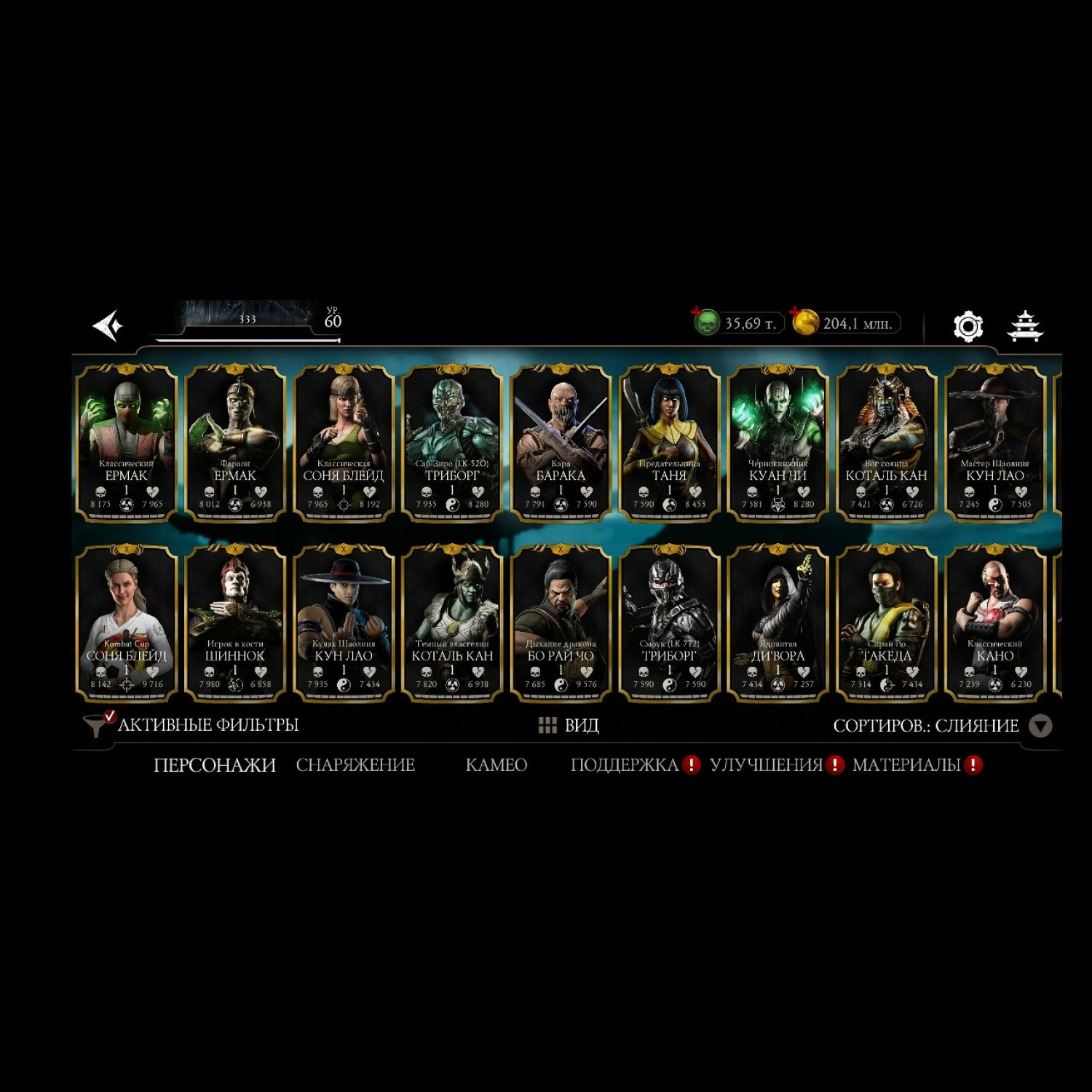1092x1092 pixels.
Task: Pick the Предательница Таня card
Action: click(x=669, y=443)
